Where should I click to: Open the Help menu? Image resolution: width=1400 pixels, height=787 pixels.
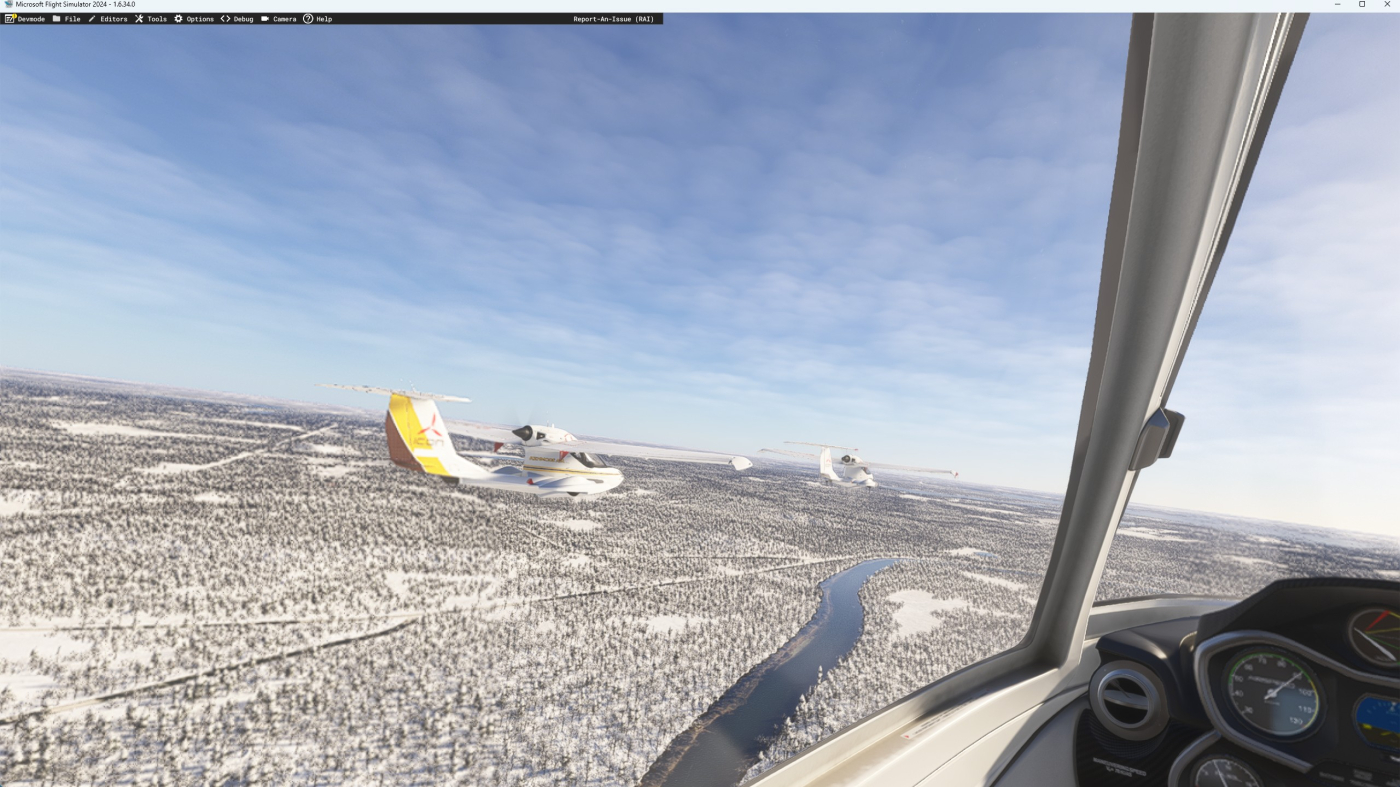tap(318, 19)
